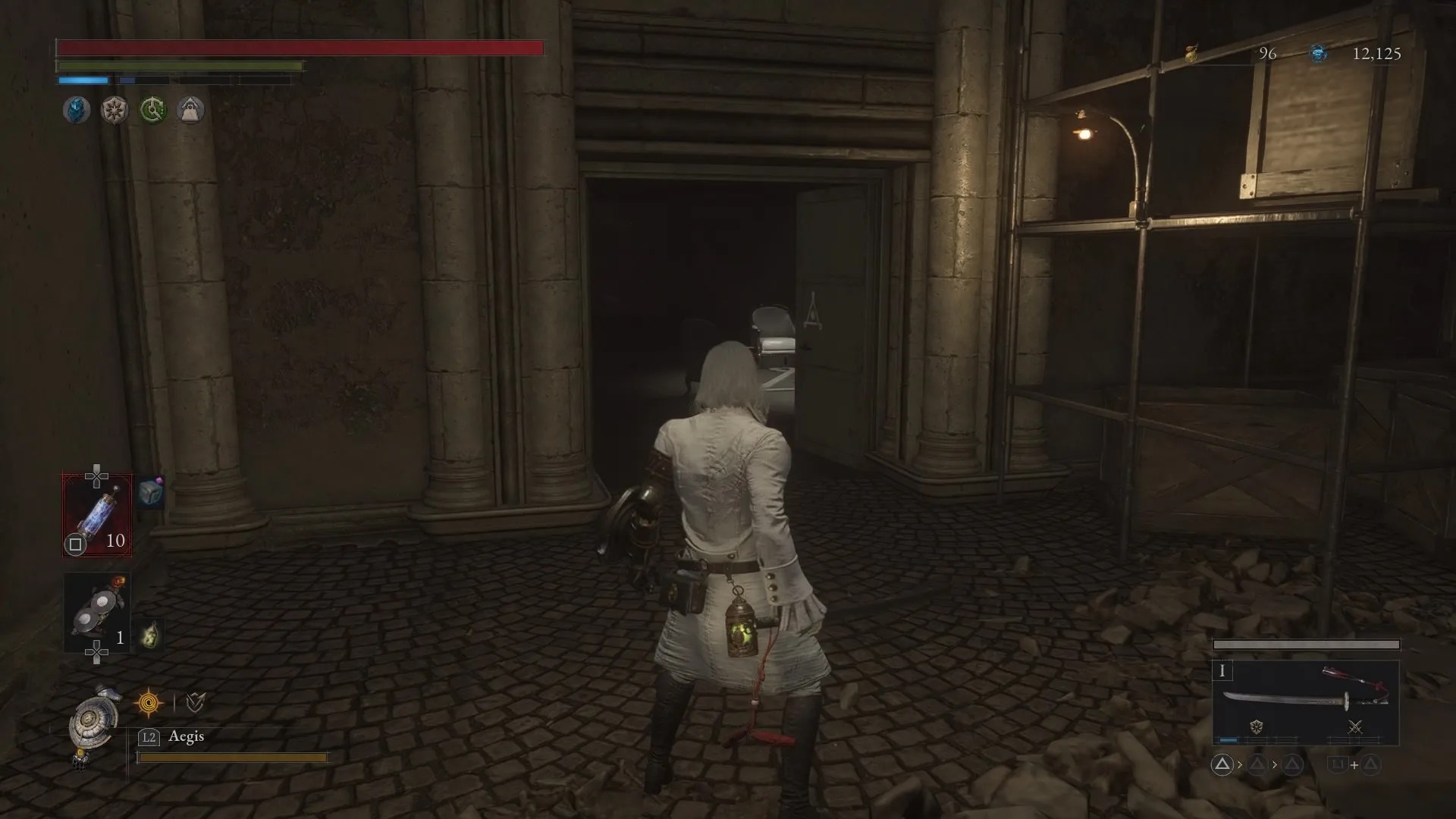Toggle the dagger-shield Fable Art symbol
Image resolution: width=1456 pixels, height=819 pixels.
coord(195,701)
